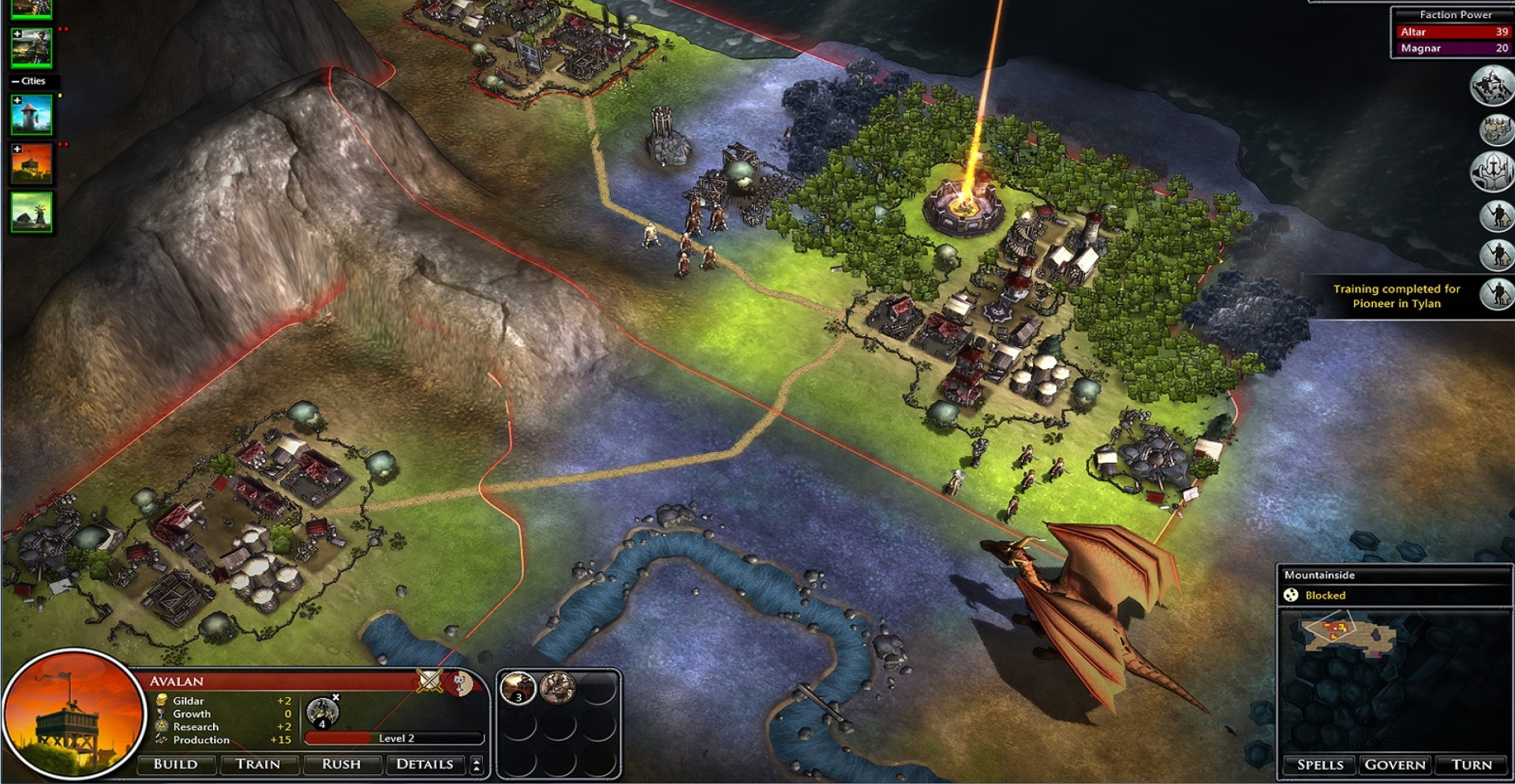The height and width of the screenshot is (784, 1515).
Task: Click the crossed swords icon beside Avalan
Action: (x=430, y=680)
